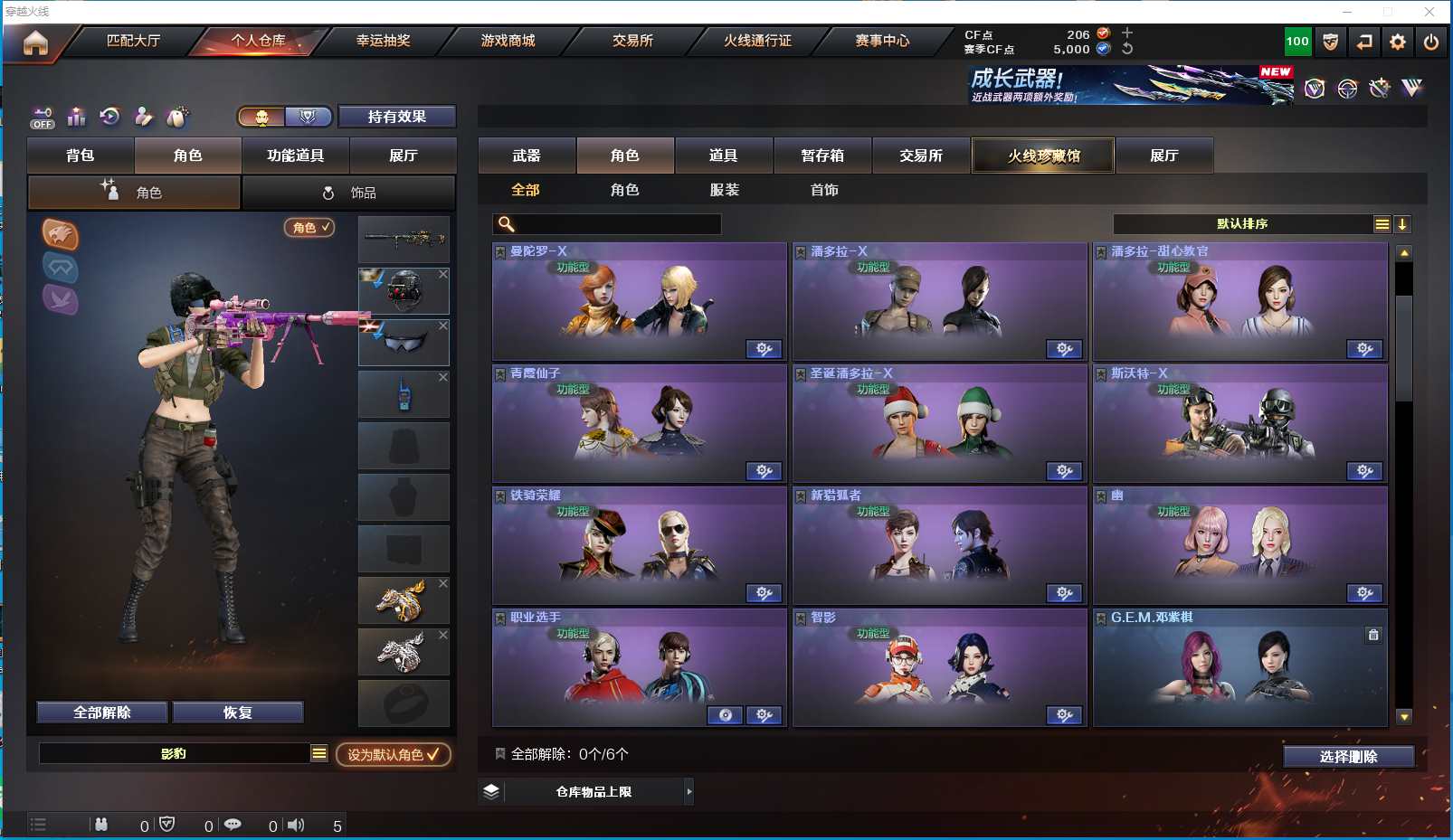
Task: Go to 游戏商城 game shop
Action: click(x=508, y=41)
